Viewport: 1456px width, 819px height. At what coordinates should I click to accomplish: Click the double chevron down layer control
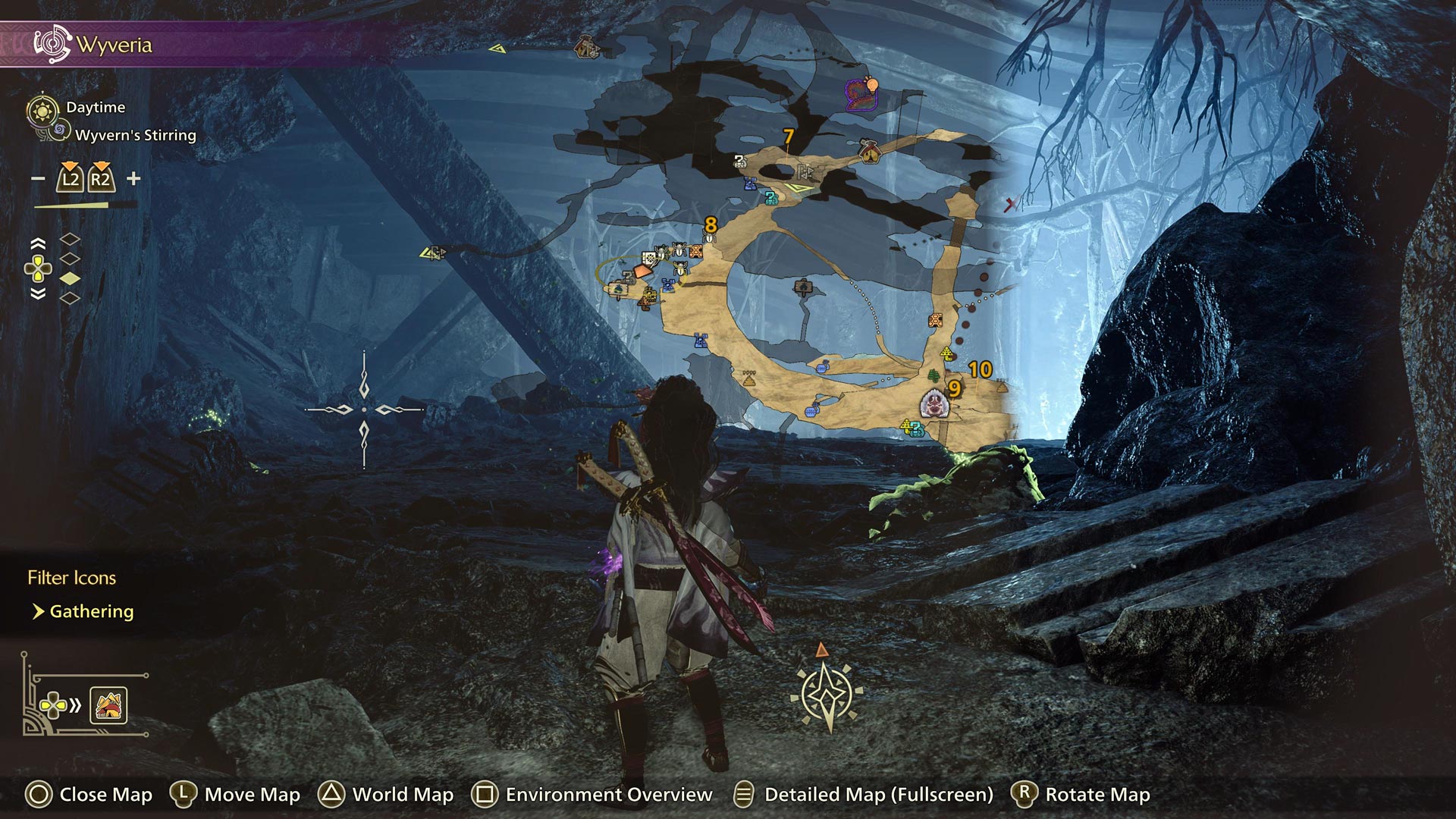(x=38, y=293)
